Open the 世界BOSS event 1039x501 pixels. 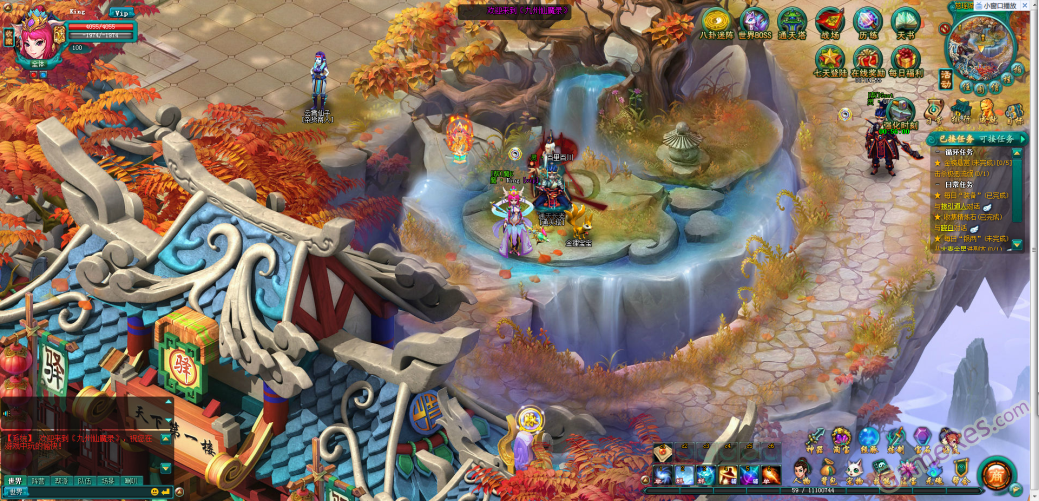755,22
